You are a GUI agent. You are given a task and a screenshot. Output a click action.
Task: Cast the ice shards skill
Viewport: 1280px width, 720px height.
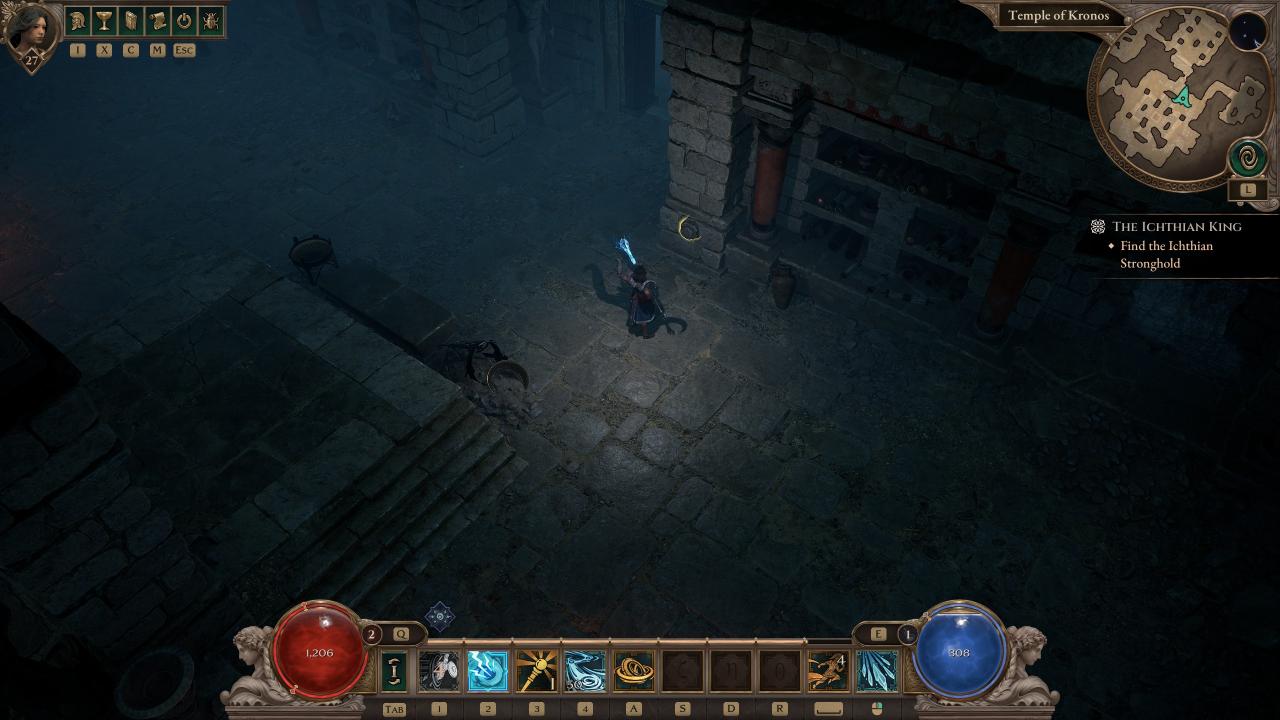877,671
